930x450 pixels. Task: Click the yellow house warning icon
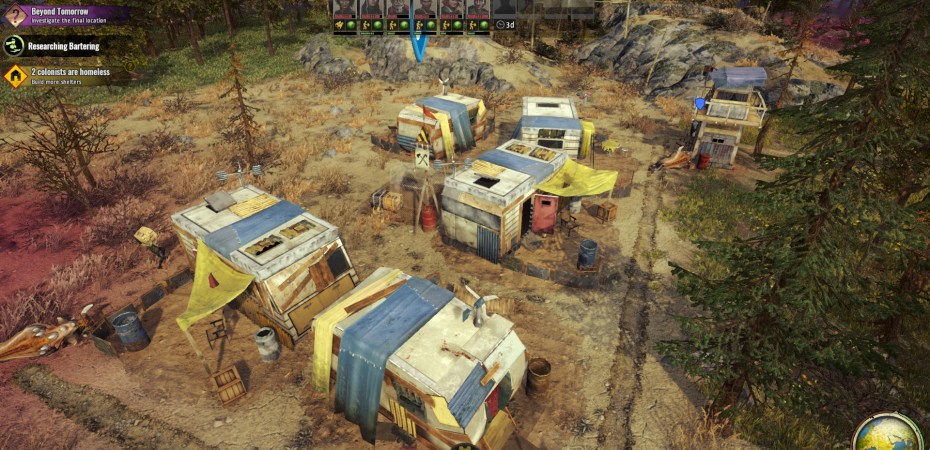(14, 76)
